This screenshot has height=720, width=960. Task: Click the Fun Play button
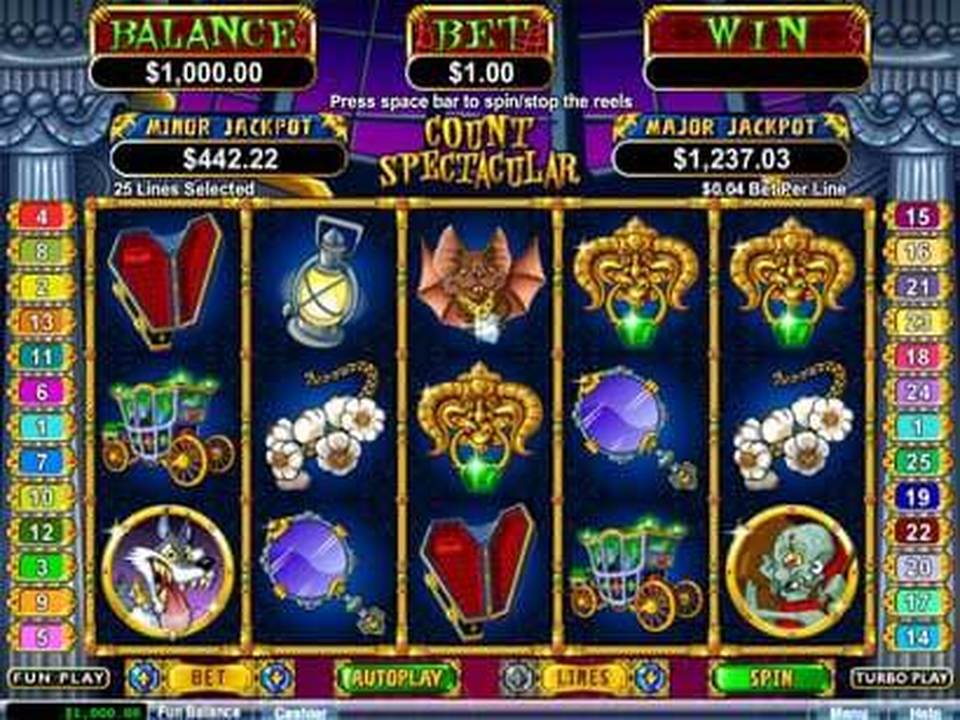pyautogui.click(x=58, y=678)
